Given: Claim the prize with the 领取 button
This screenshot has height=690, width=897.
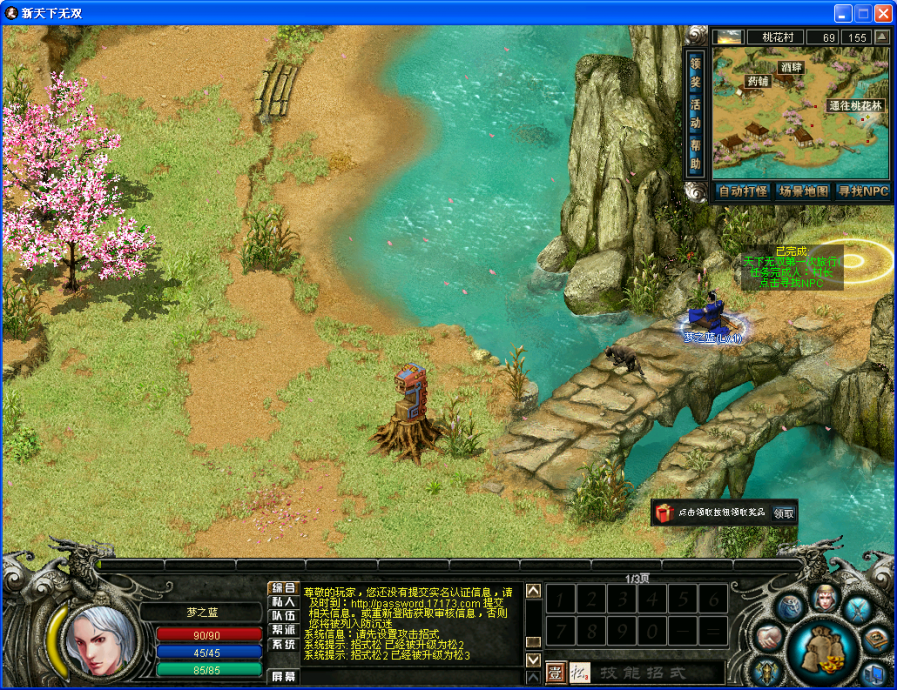Looking at the screenshot, I should click(783, 513).
